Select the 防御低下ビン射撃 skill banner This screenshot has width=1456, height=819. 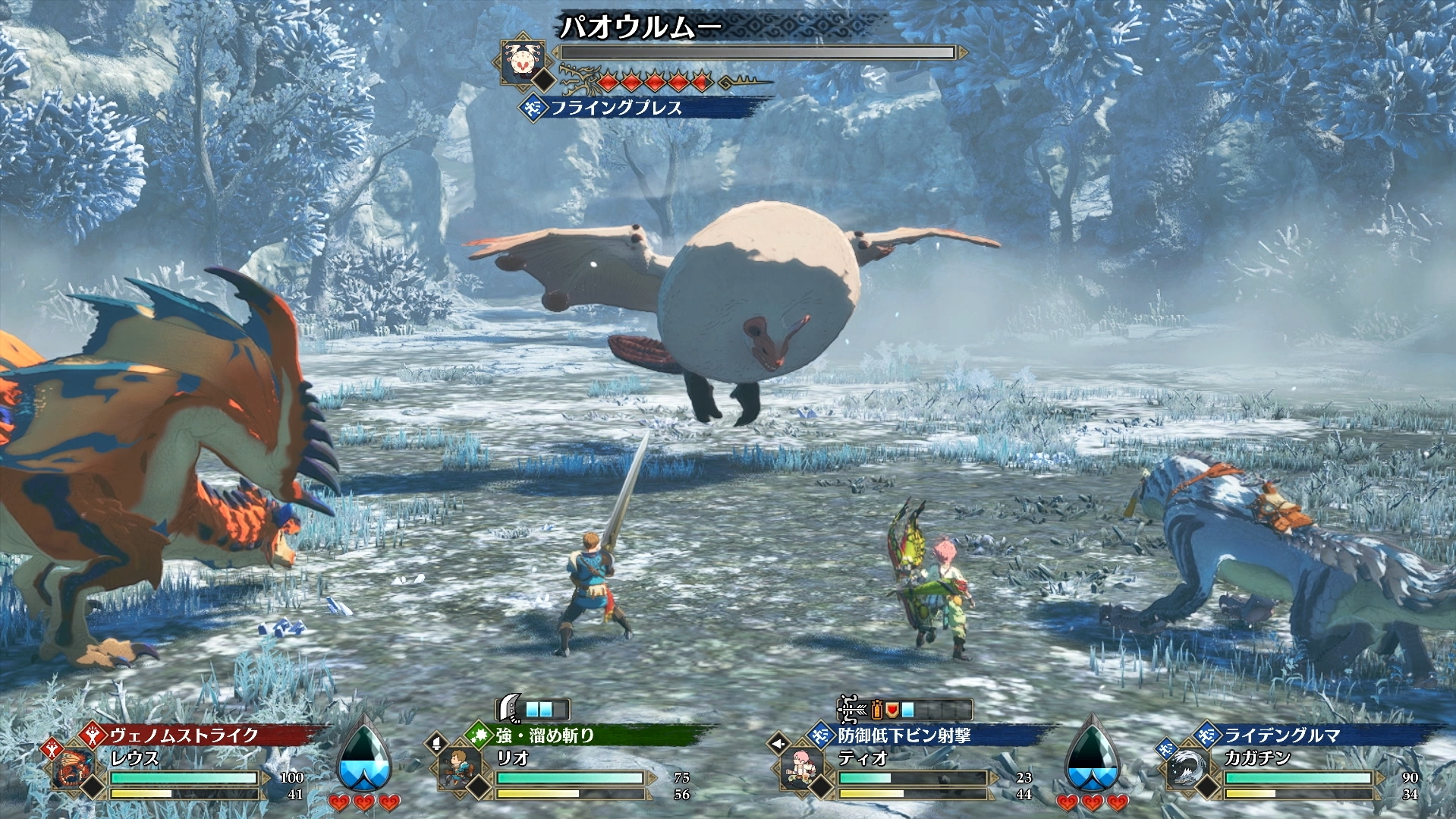coord(904,735)
